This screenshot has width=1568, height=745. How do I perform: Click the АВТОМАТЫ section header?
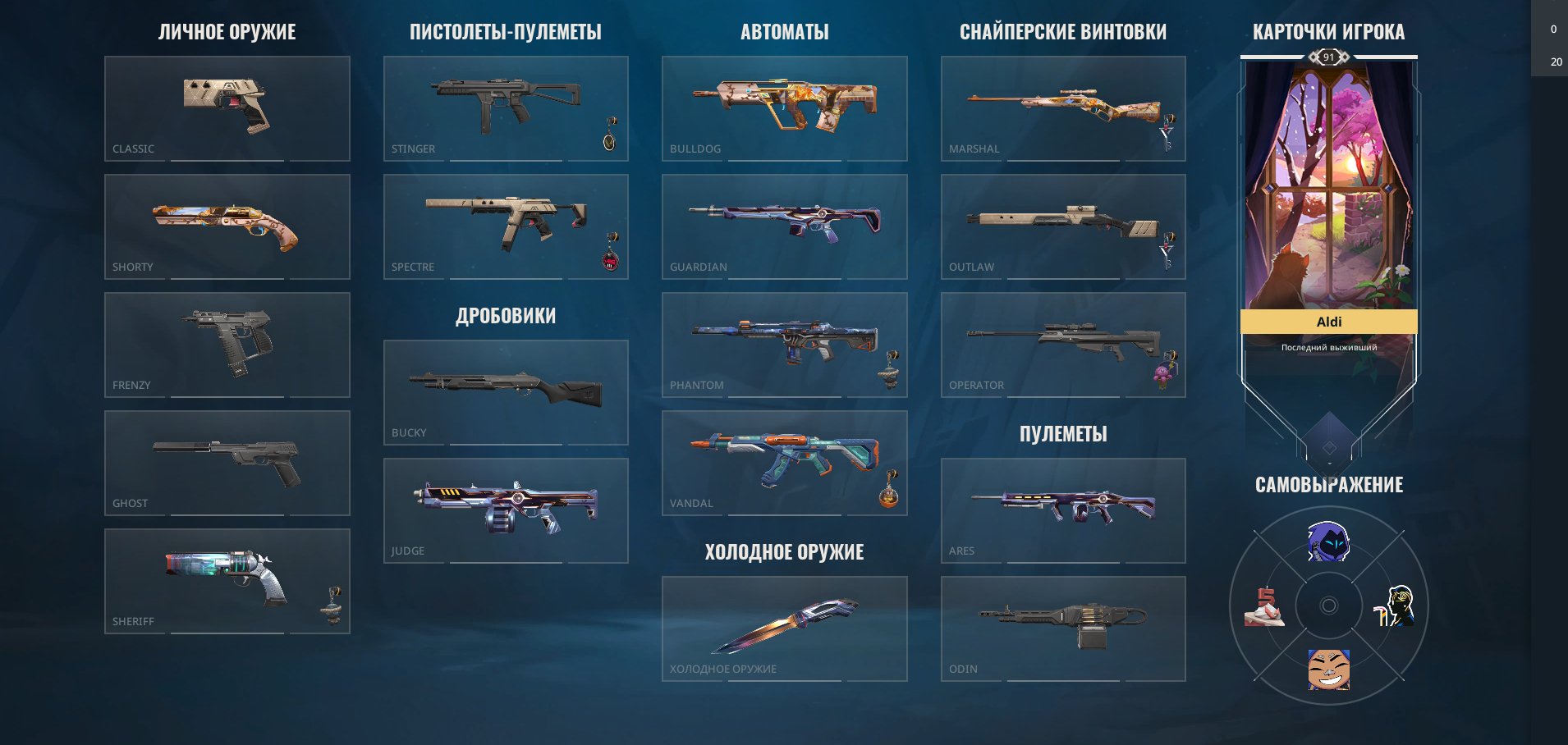pos(784,33)
